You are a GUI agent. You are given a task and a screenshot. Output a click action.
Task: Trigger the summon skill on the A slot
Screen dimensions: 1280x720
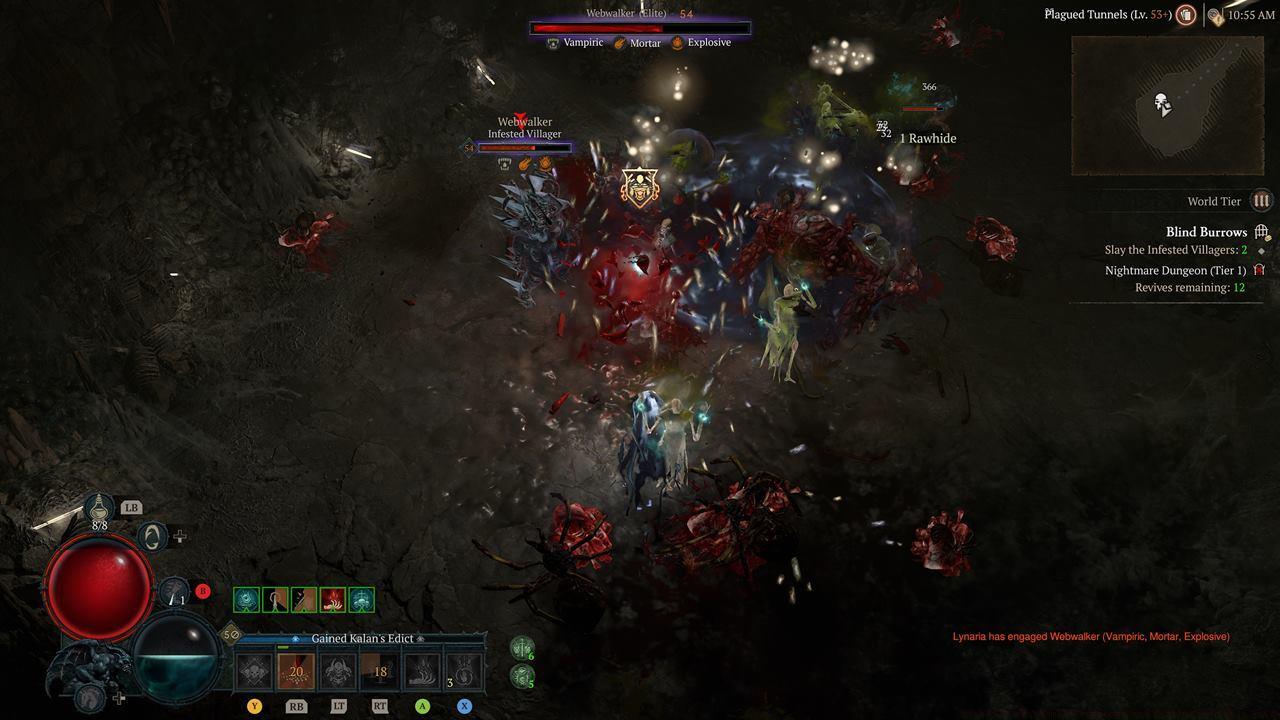tap(419, 670)
